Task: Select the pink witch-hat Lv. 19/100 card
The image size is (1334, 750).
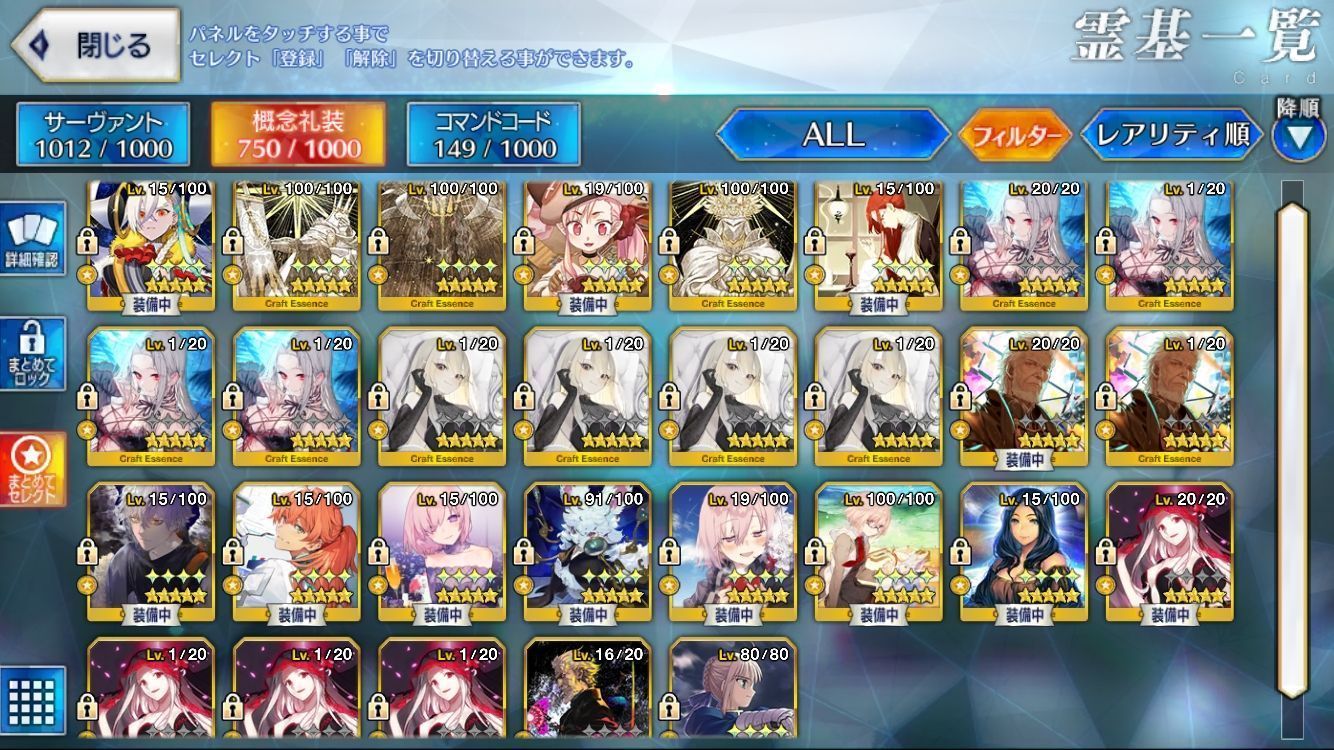Action: tap(587, 245)
